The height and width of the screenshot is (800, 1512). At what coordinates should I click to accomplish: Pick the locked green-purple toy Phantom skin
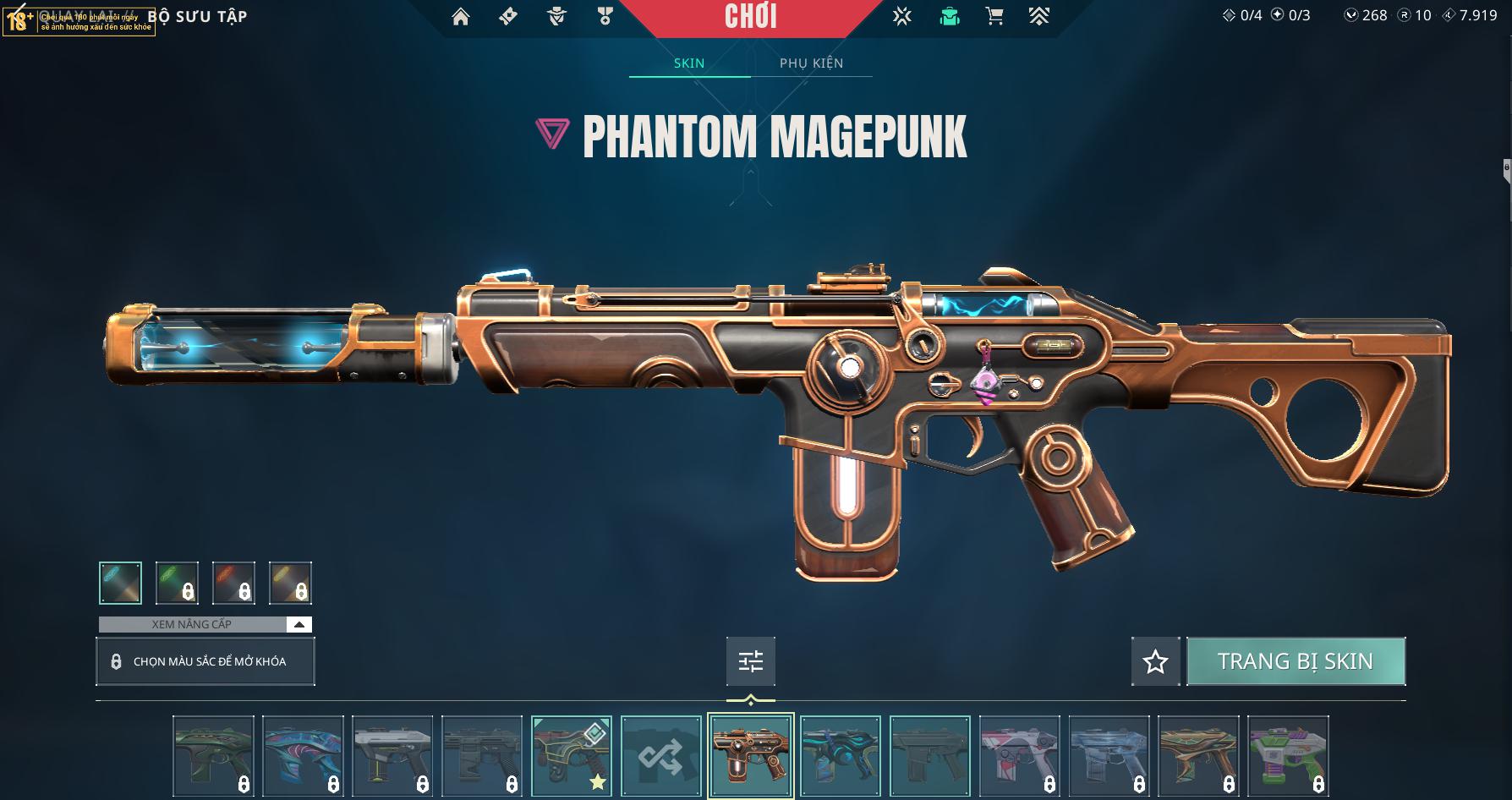click(1287, 756)
